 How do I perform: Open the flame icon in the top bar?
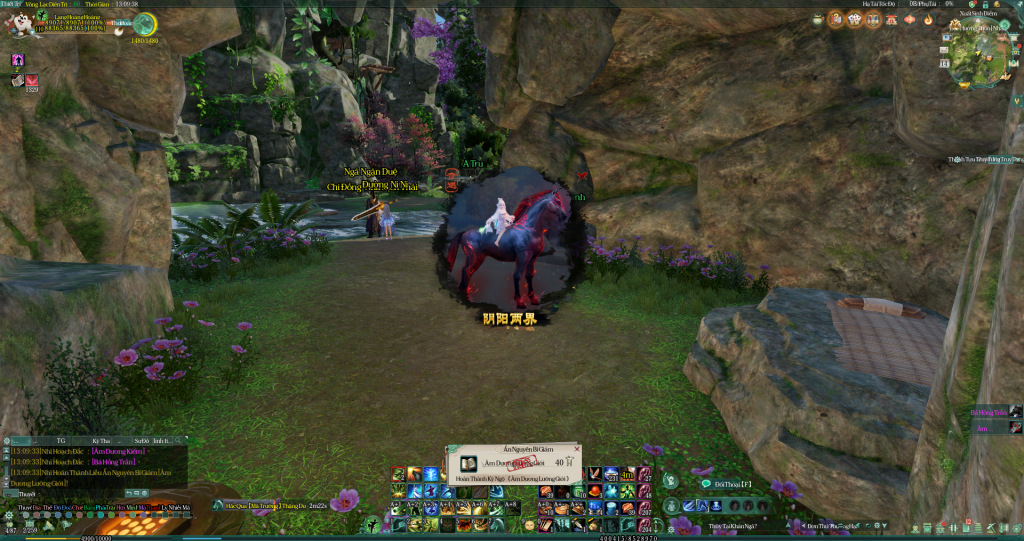928,20
